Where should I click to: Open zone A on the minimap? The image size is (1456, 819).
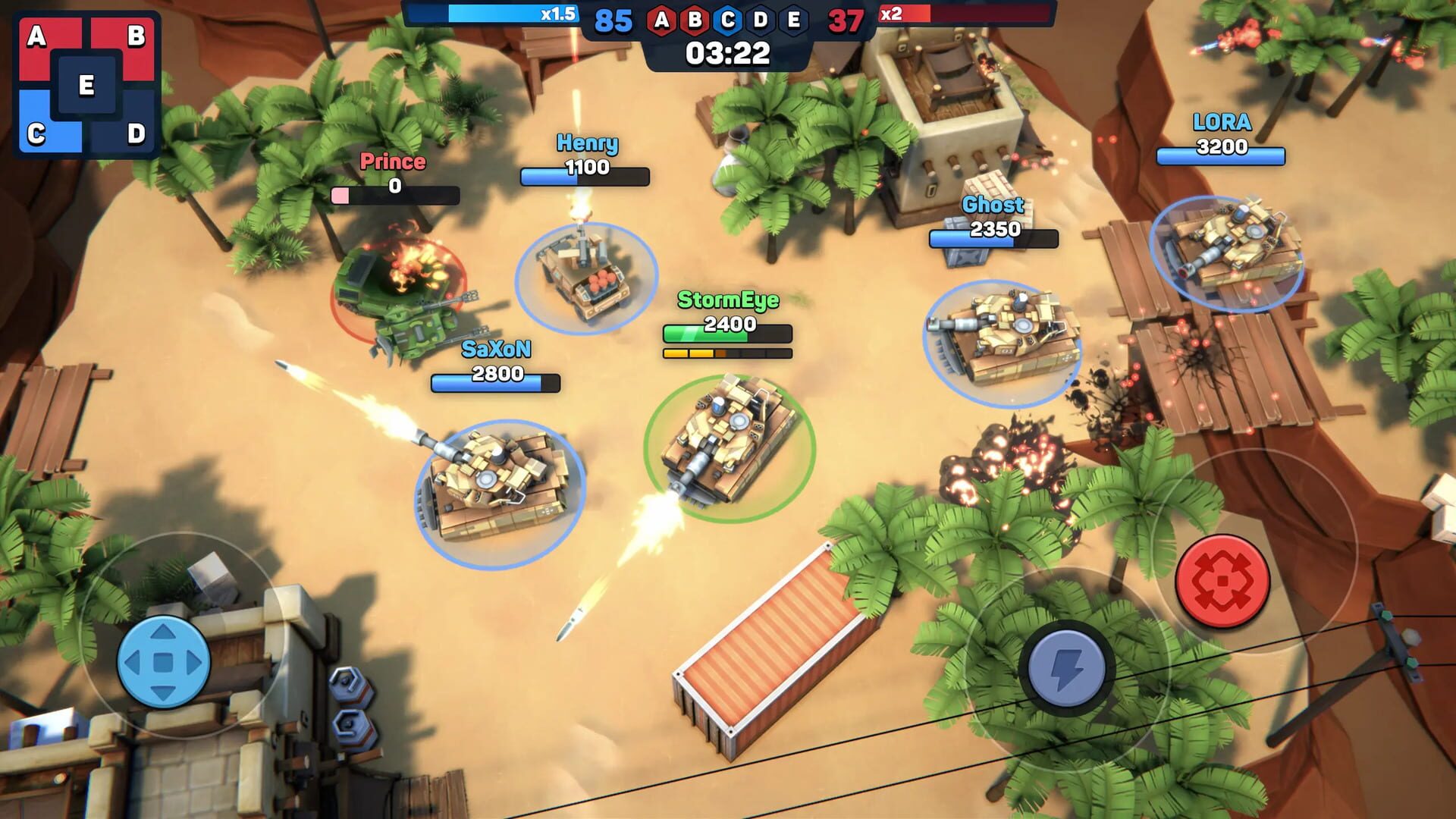coord(36,36)
